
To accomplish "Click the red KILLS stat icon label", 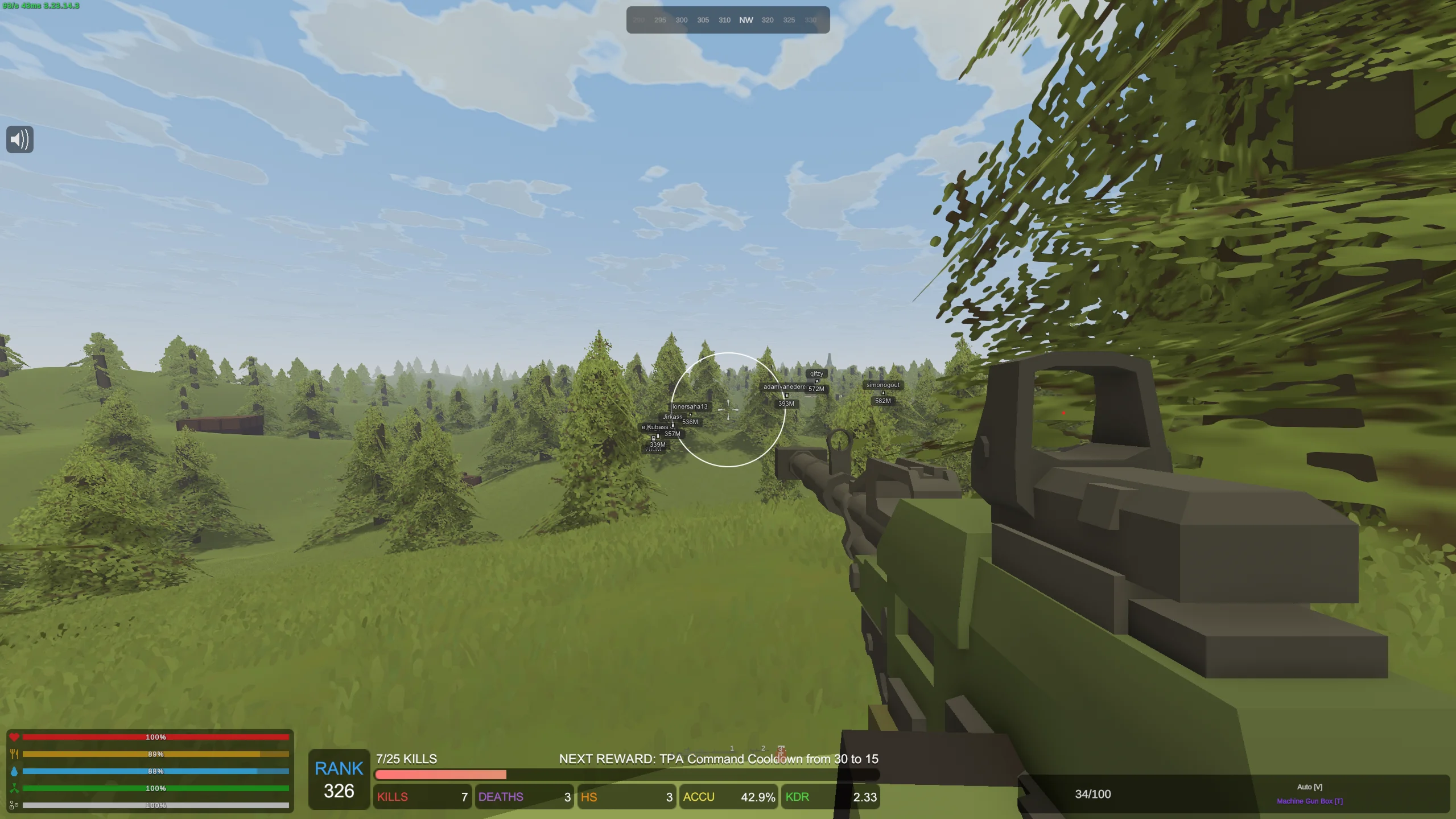I will point(393,797).
